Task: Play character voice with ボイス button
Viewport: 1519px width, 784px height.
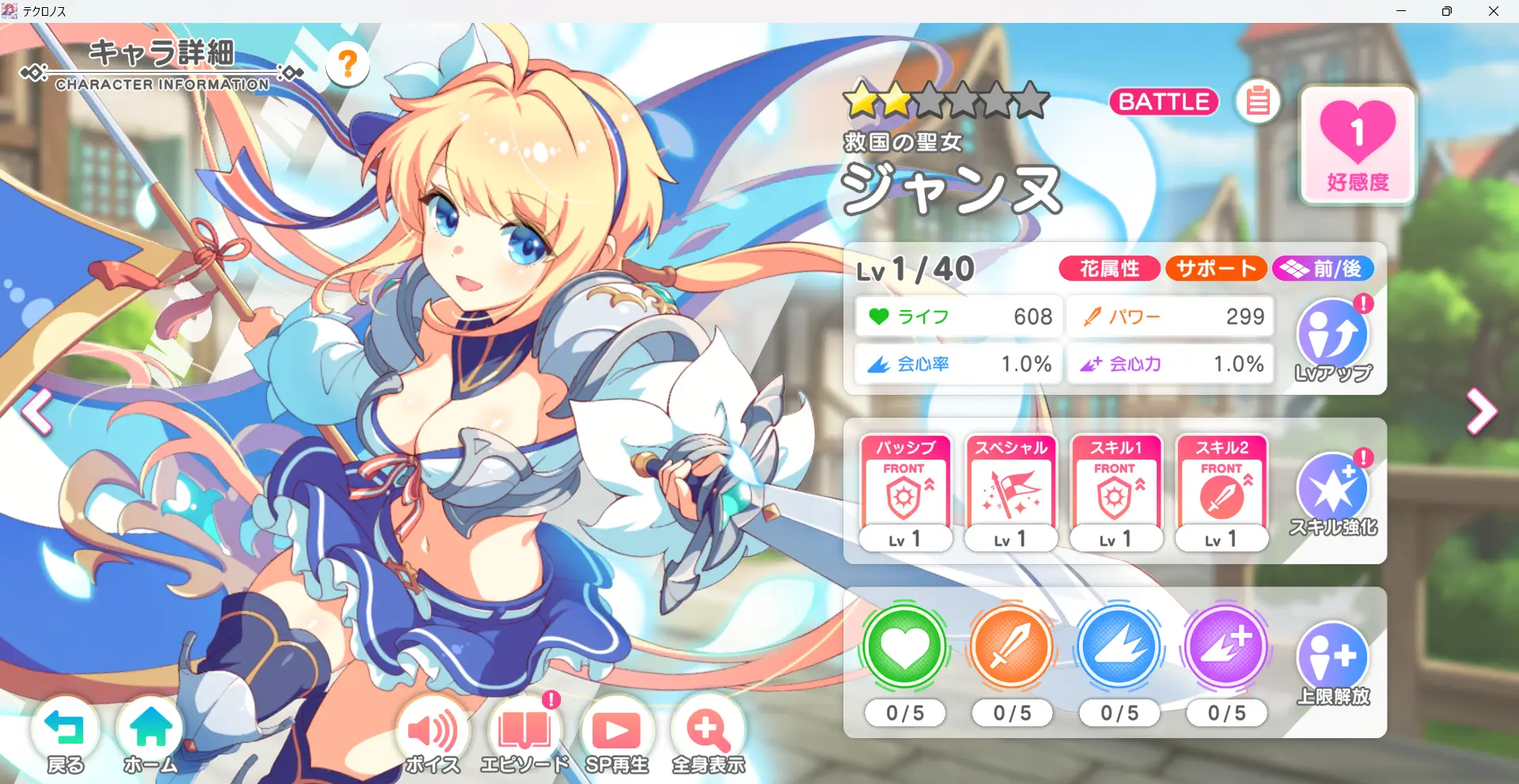Action: coord(432,733)
